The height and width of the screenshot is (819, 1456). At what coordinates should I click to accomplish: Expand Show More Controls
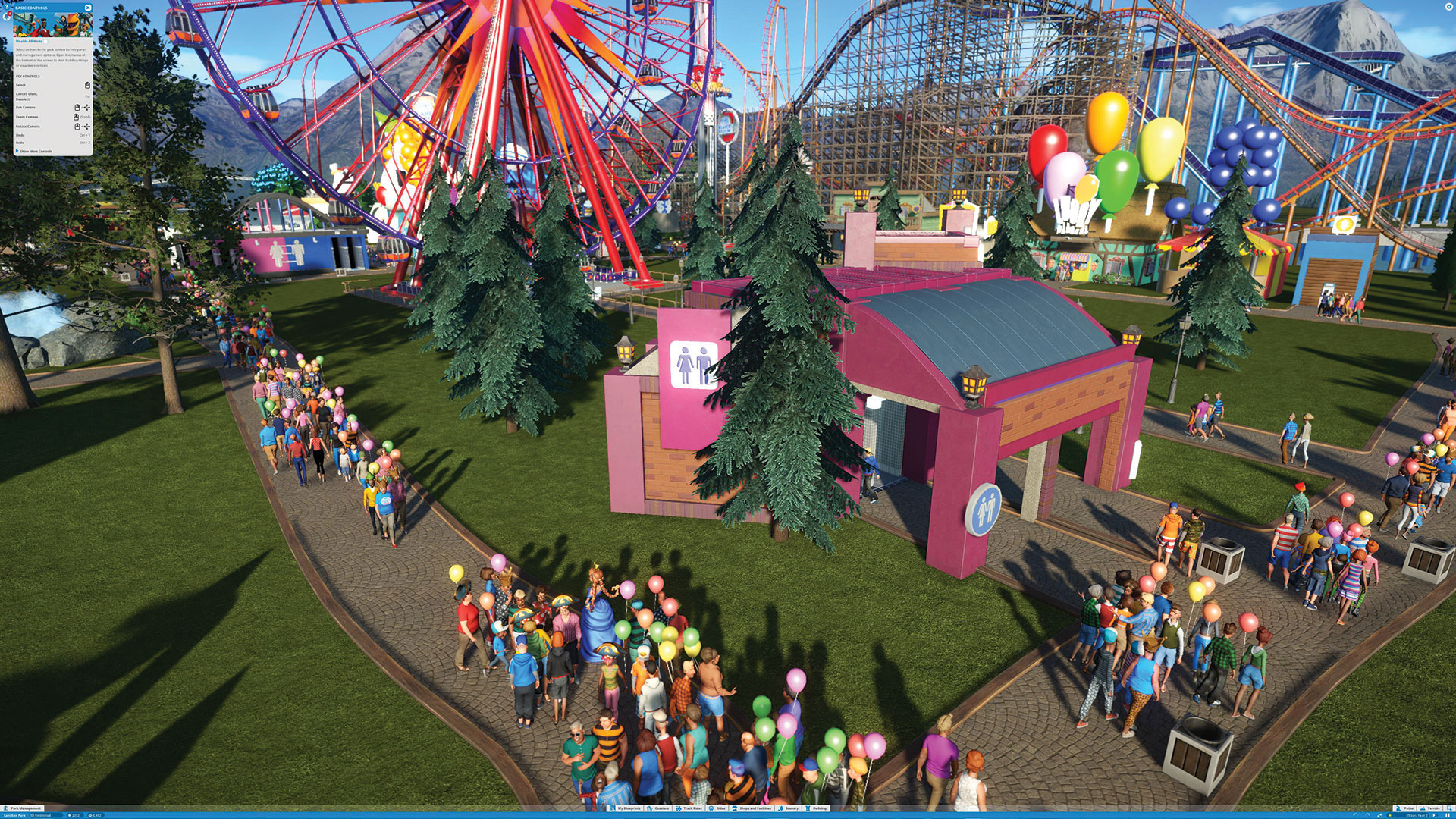(x=35, y=152)
